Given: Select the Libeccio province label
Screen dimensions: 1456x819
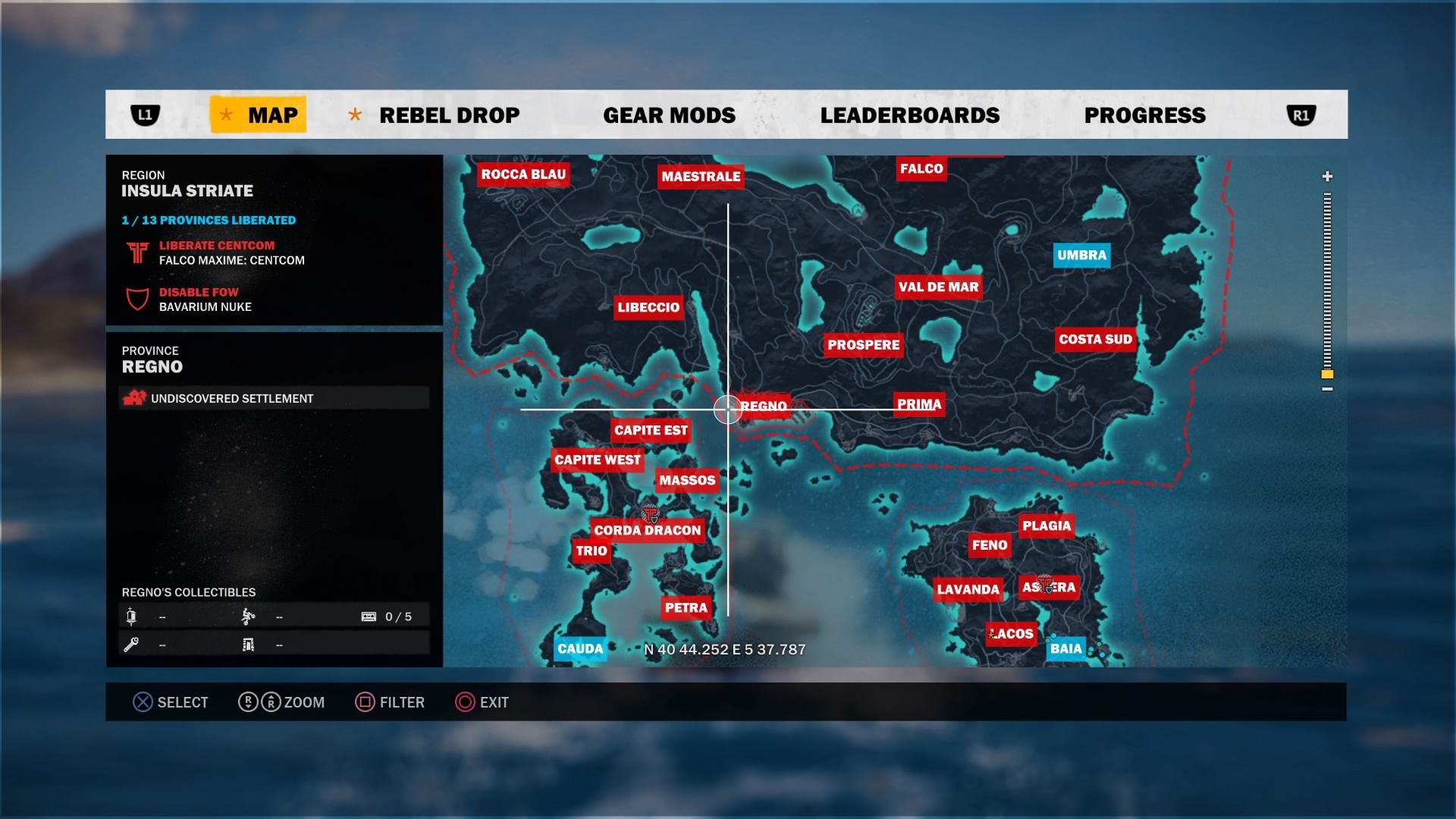Looking at the screenshot, I should pos(648,307).
